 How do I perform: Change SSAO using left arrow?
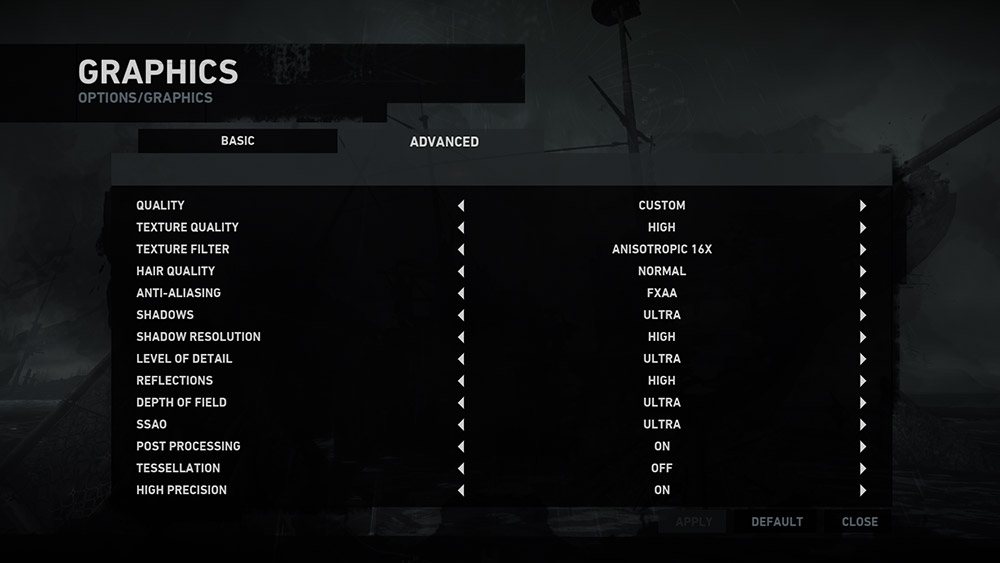coord(461,425)
